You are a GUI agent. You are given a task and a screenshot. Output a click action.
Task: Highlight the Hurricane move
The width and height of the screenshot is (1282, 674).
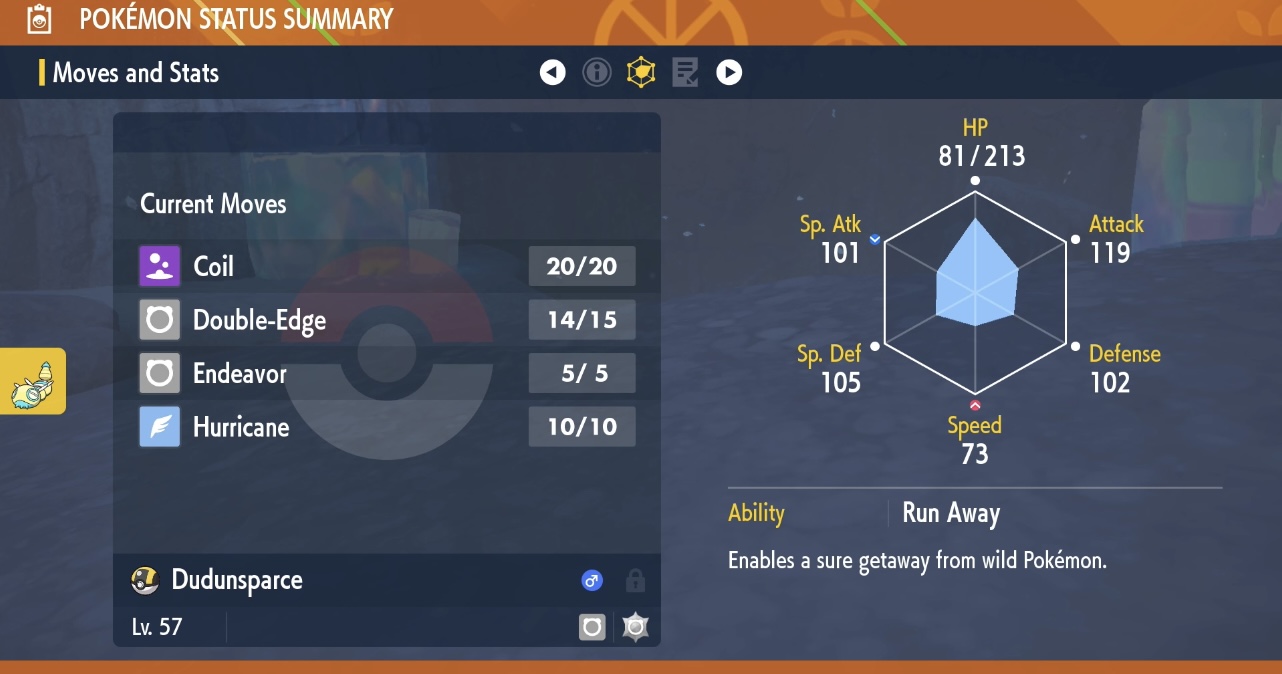(386, 427)
